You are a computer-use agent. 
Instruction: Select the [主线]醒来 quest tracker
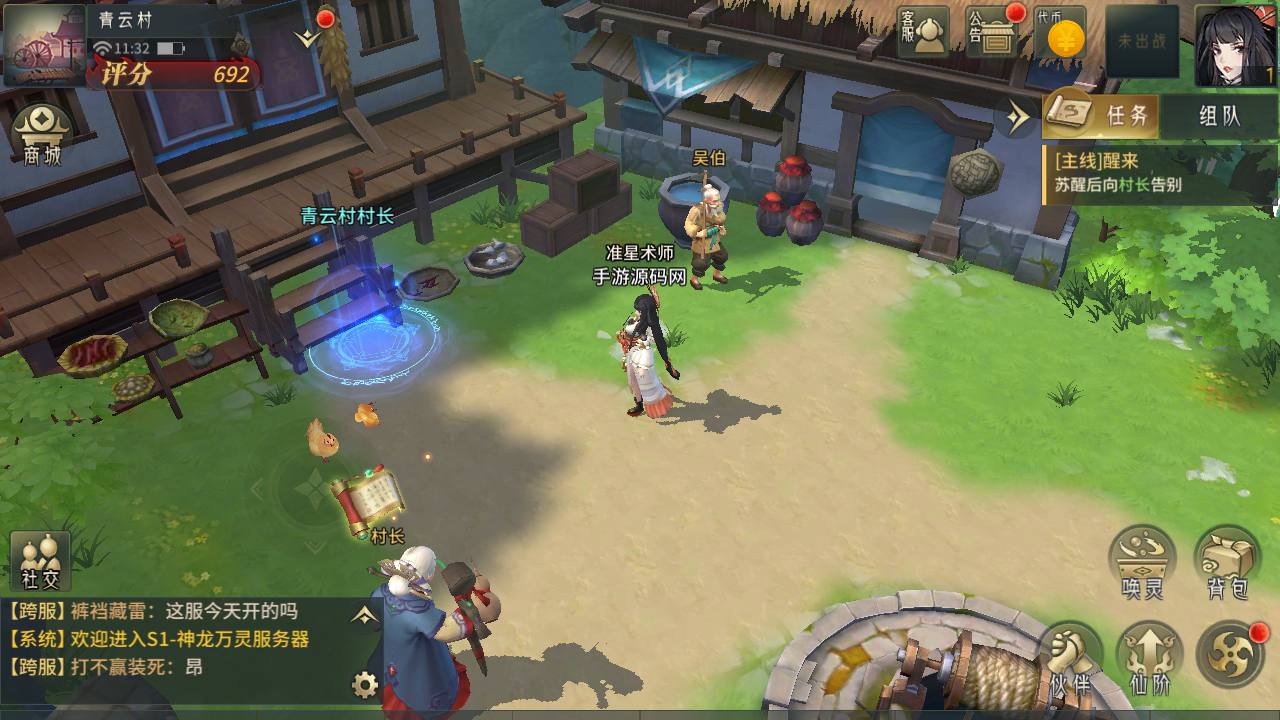click(1159, 173)
